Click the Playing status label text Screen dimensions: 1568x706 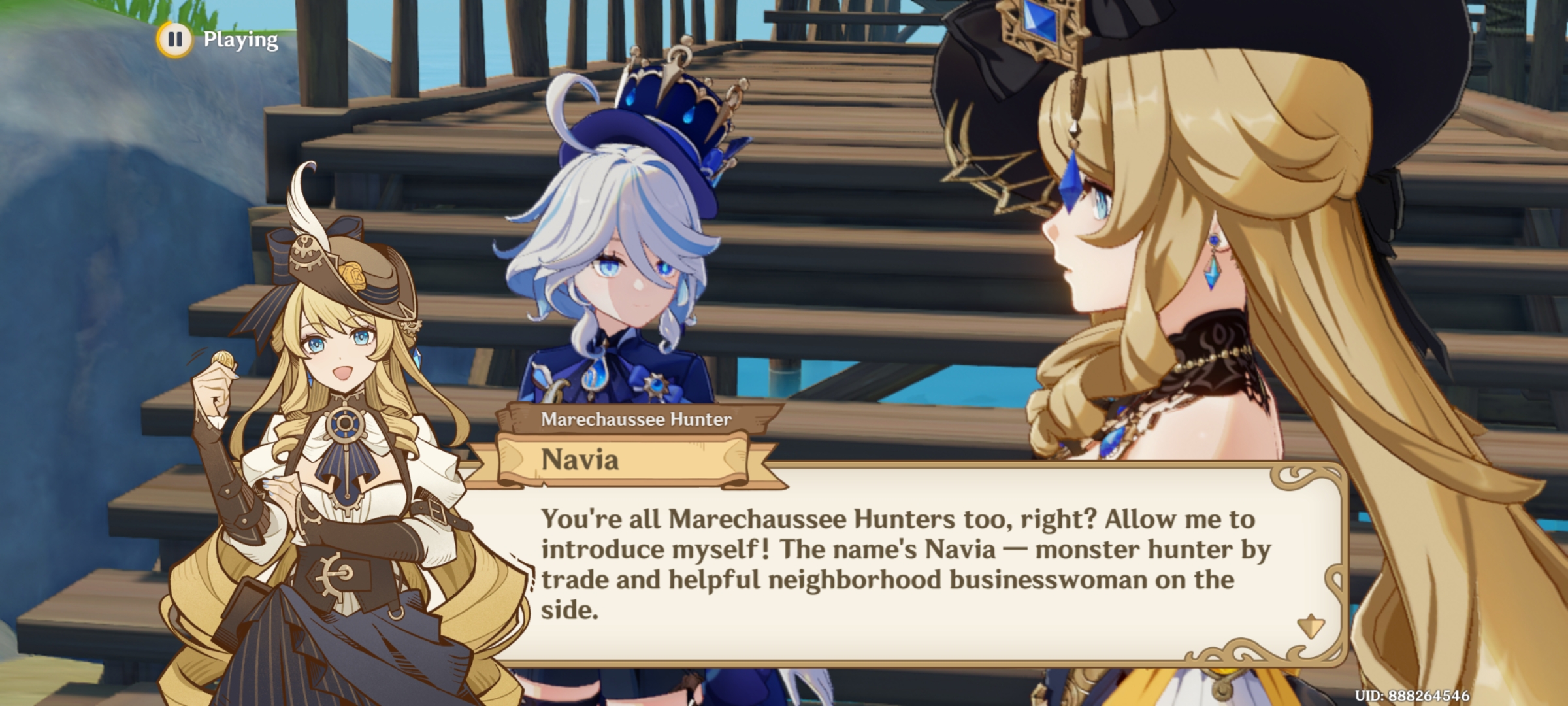coord(238,41)
